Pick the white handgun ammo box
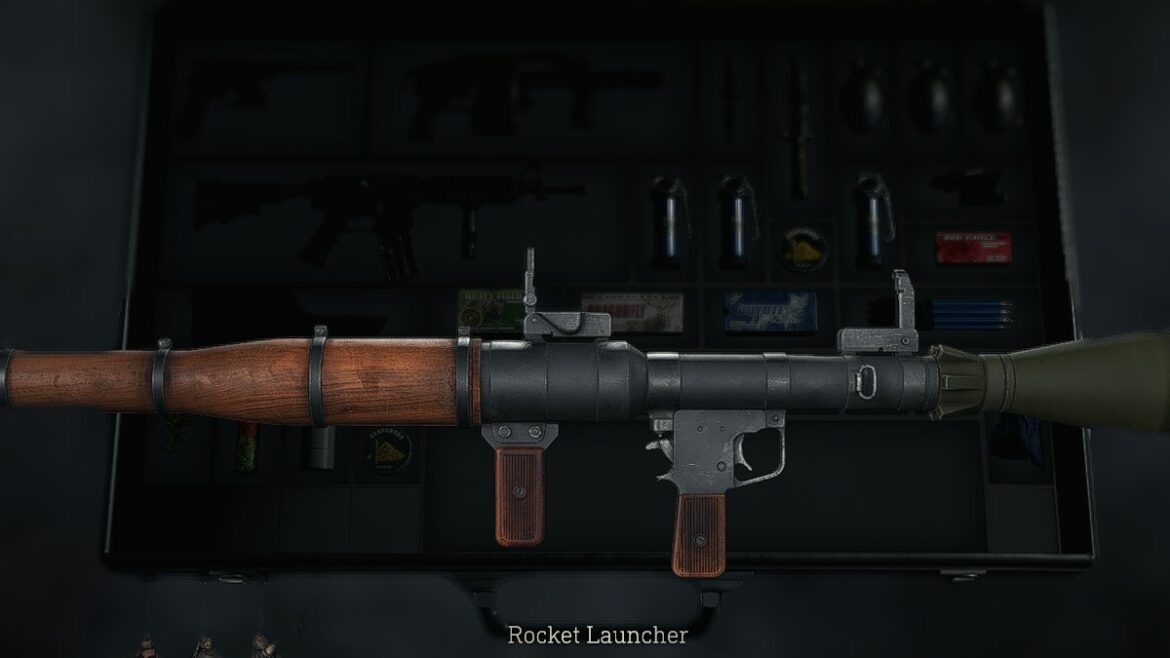Viewport: 1170px width, 658px height. pos(634,310)
